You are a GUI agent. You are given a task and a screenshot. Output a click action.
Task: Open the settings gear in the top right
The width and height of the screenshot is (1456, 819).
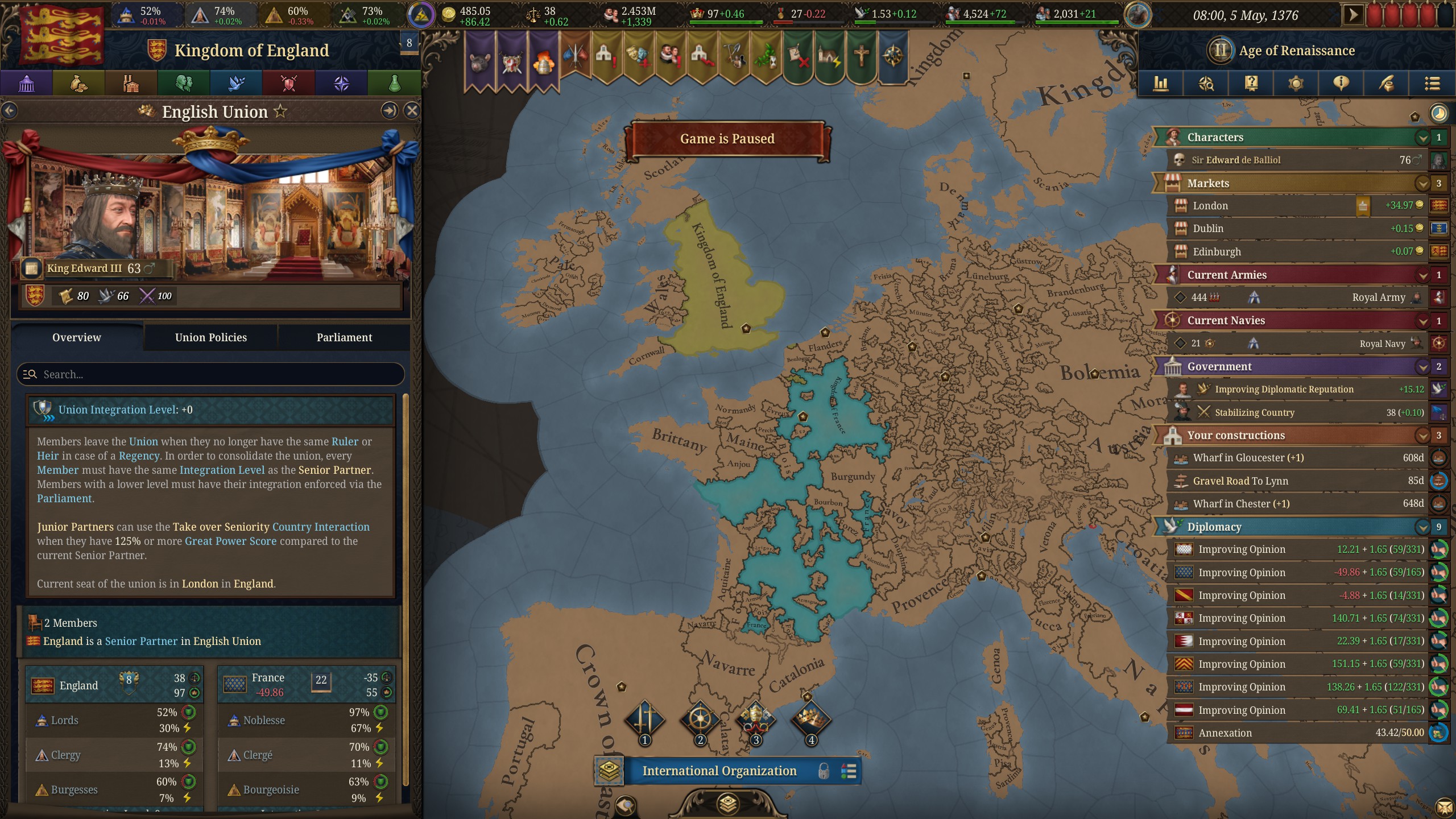click(1296, 84)
